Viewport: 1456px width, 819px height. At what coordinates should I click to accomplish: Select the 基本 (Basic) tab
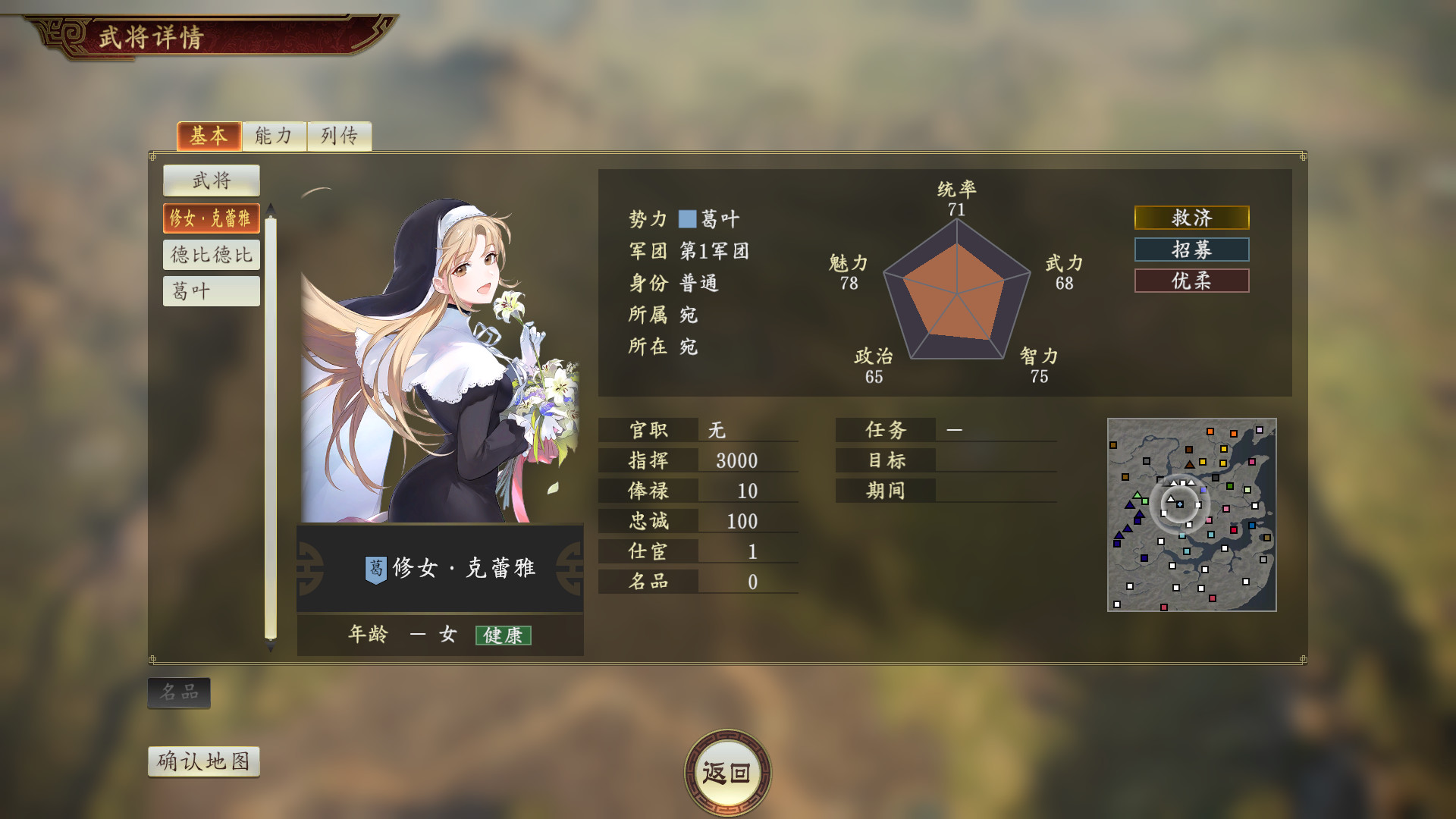click(209, 136)
